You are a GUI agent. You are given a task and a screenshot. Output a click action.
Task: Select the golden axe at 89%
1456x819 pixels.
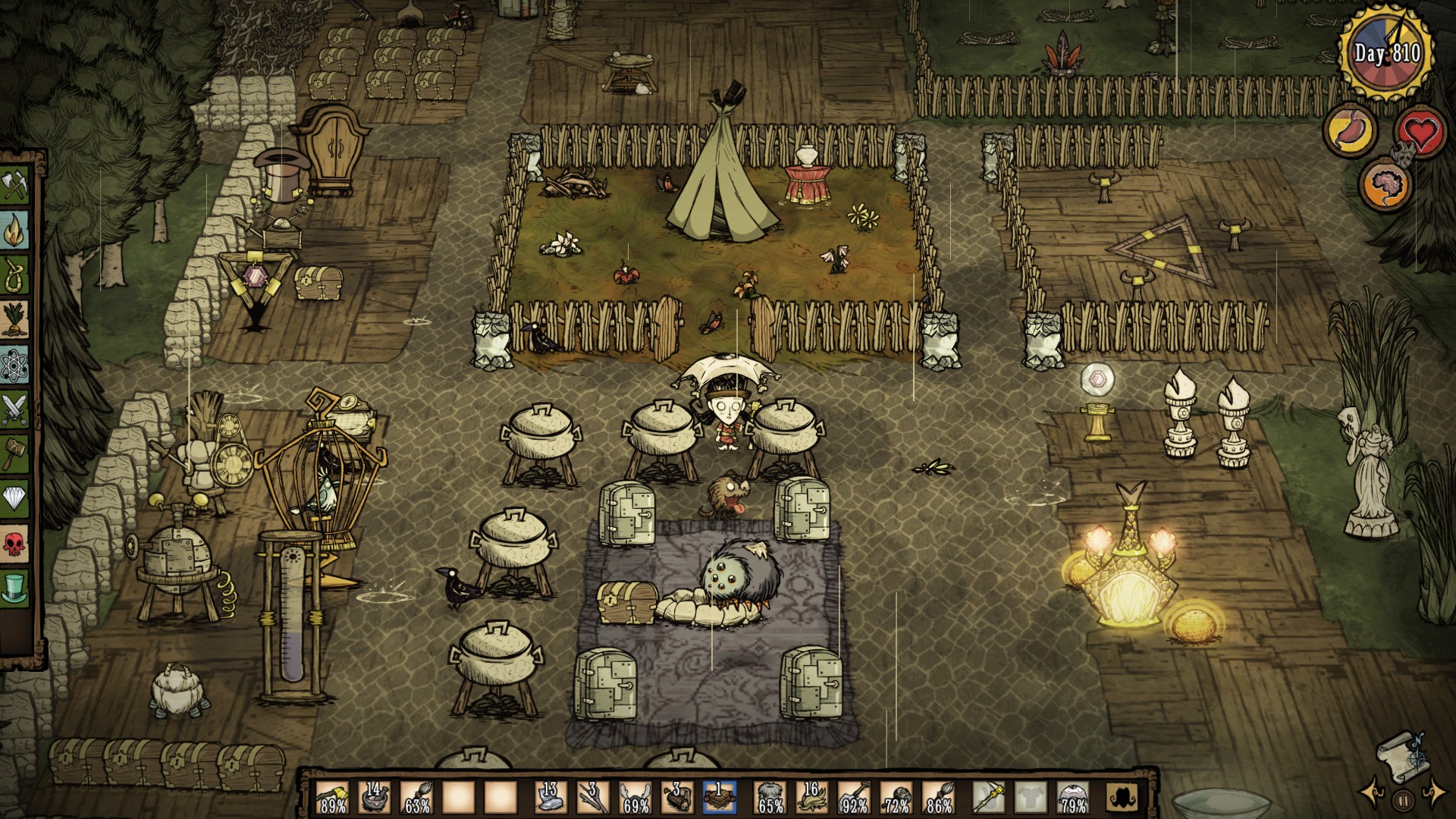click(332, 798)
